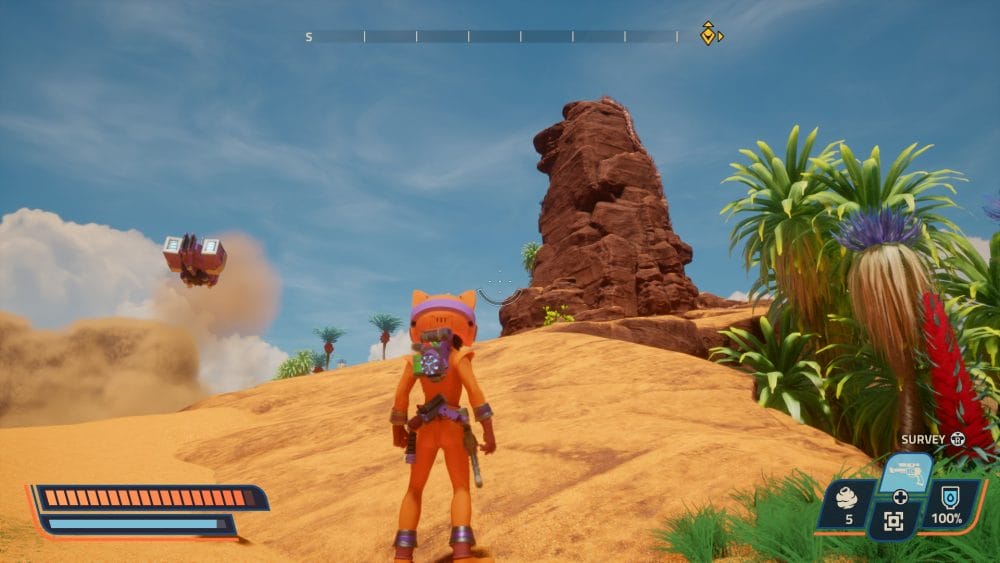Choose the hive item slot showing 5

845,505
